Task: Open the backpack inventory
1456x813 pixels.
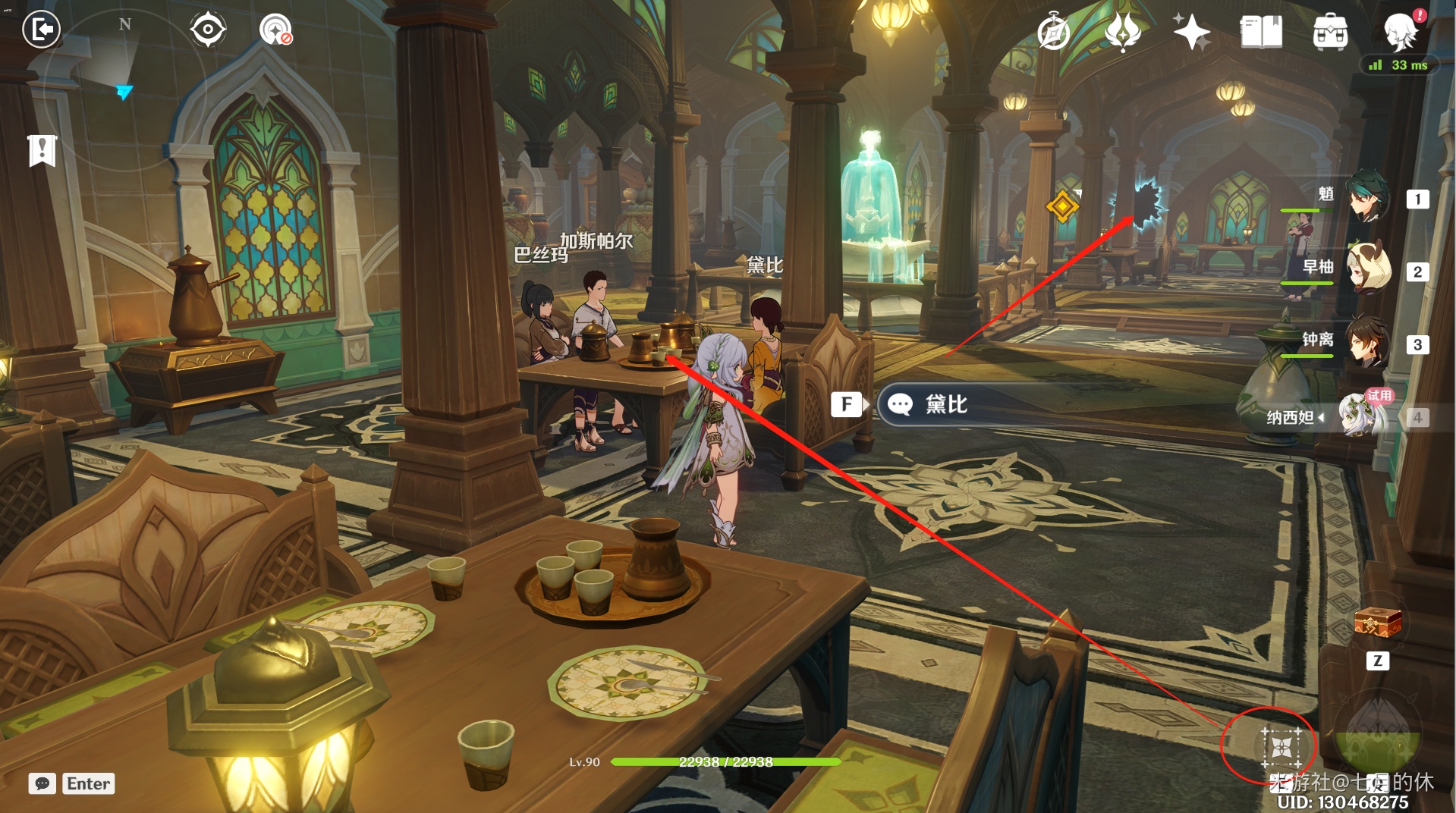Action: [x=1330, y=32]
